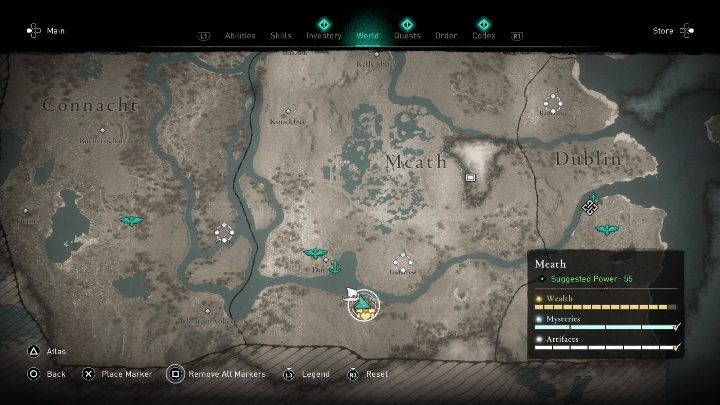Choose the dotted circle marker in northern Dublin

[x=552, y=102]
